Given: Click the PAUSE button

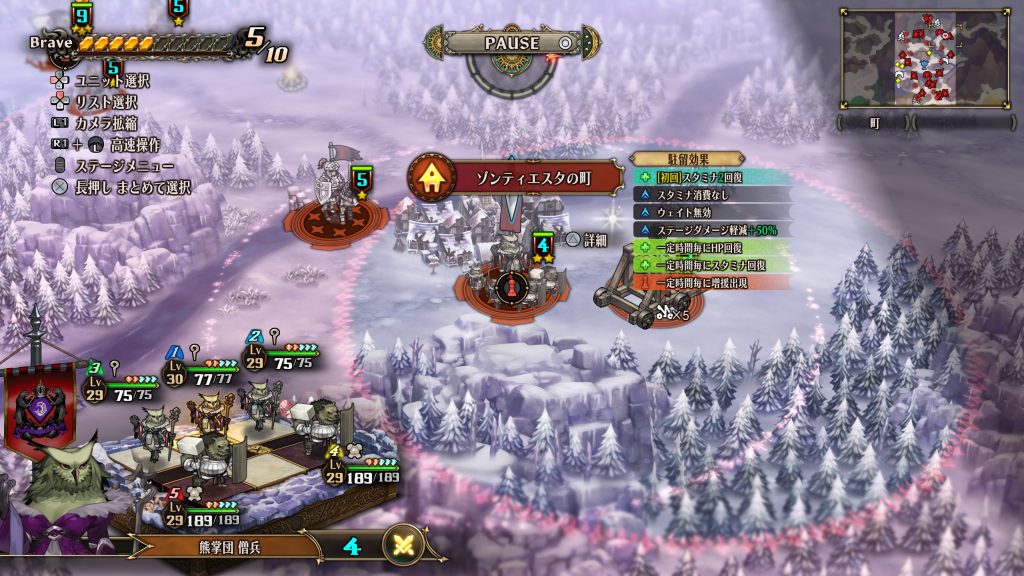Looking at the screenshot, I should 512,43.
